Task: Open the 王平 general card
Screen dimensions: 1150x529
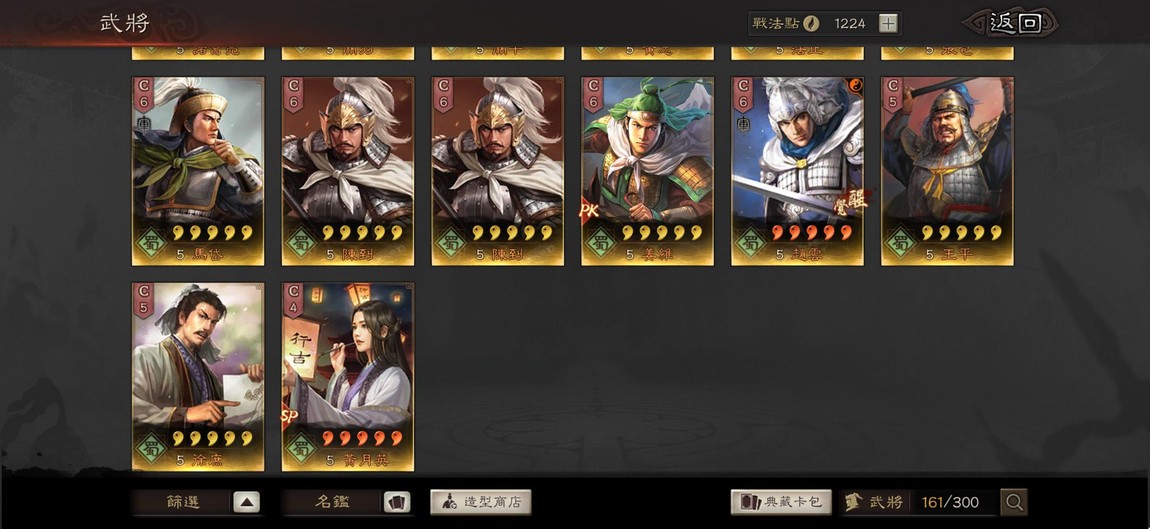Action: point(947,170)
